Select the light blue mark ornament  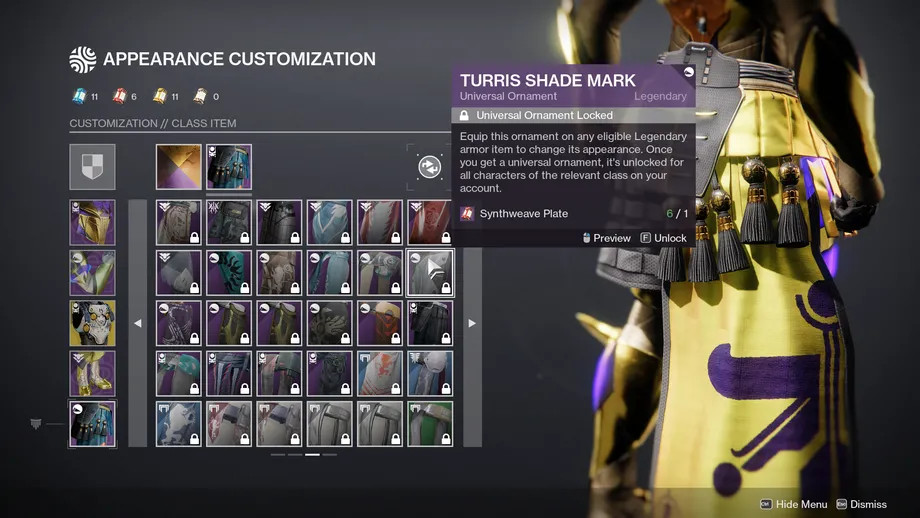330,222
